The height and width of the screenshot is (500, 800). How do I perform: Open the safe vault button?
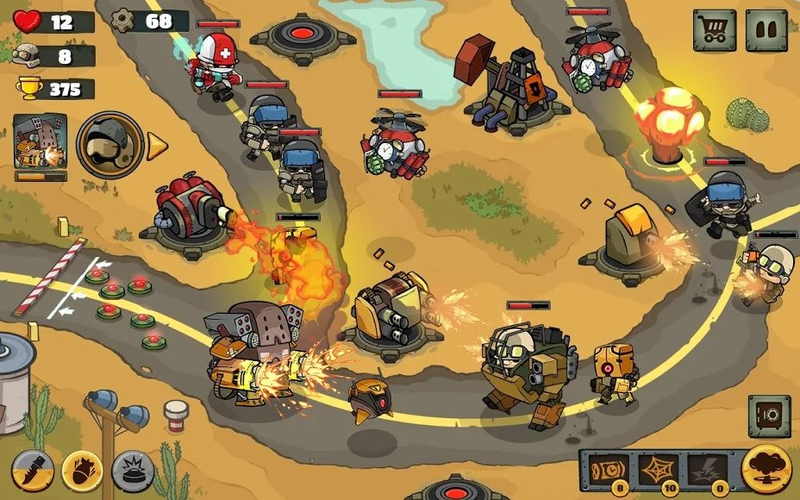(769, 415)
